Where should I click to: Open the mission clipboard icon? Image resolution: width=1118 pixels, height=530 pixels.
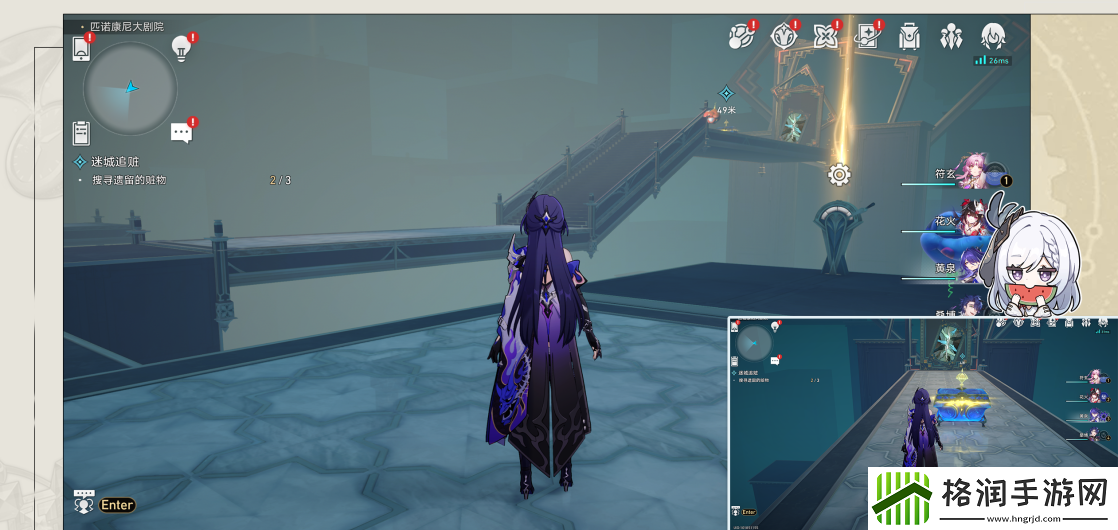82,132
